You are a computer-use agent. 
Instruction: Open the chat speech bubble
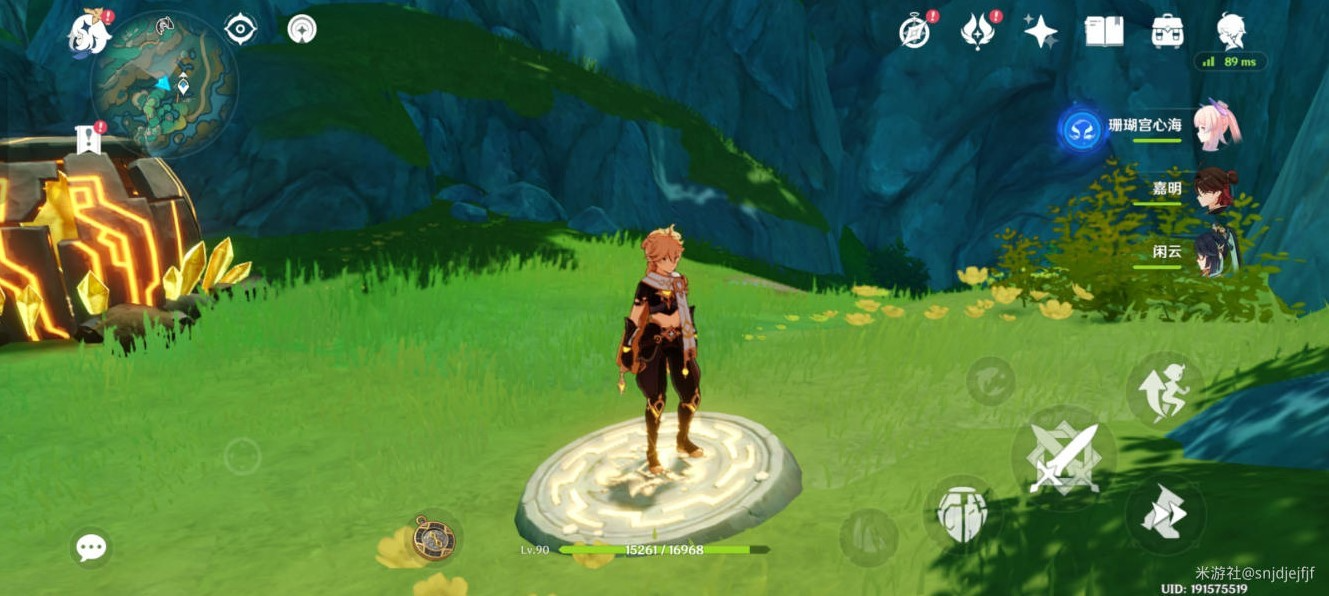tap(91, 547)
